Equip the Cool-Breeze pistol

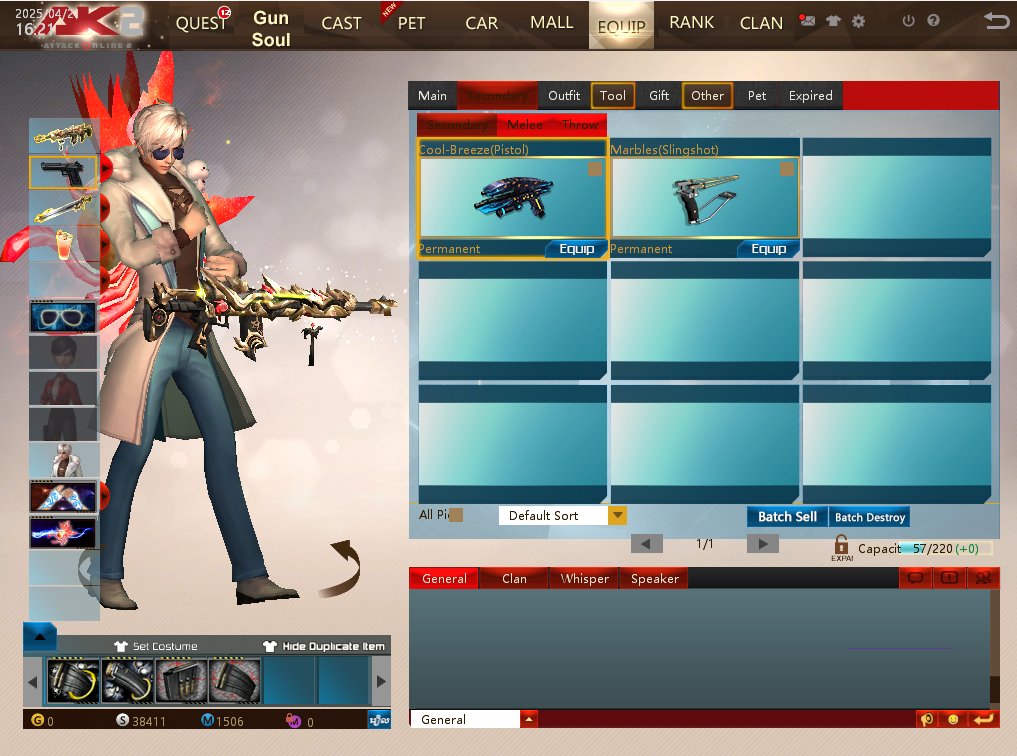point(576,249)
